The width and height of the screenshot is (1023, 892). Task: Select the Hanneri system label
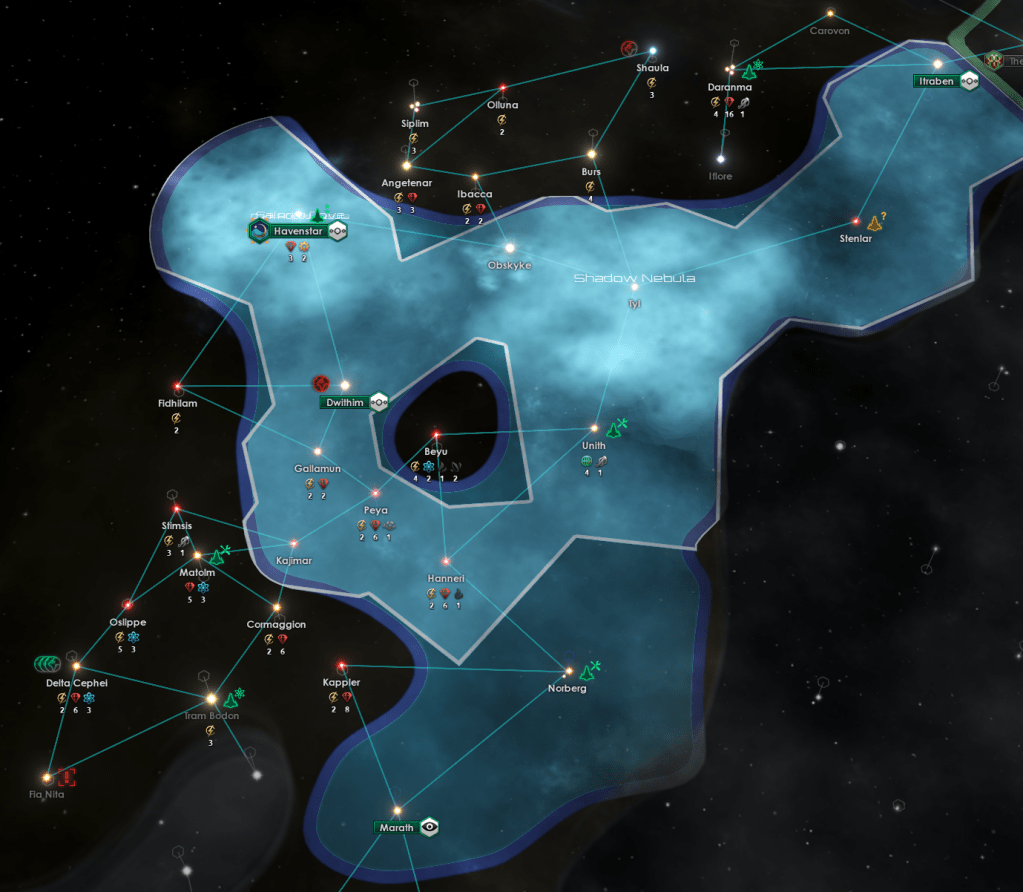pyautogui.click(x=446, y=578)
